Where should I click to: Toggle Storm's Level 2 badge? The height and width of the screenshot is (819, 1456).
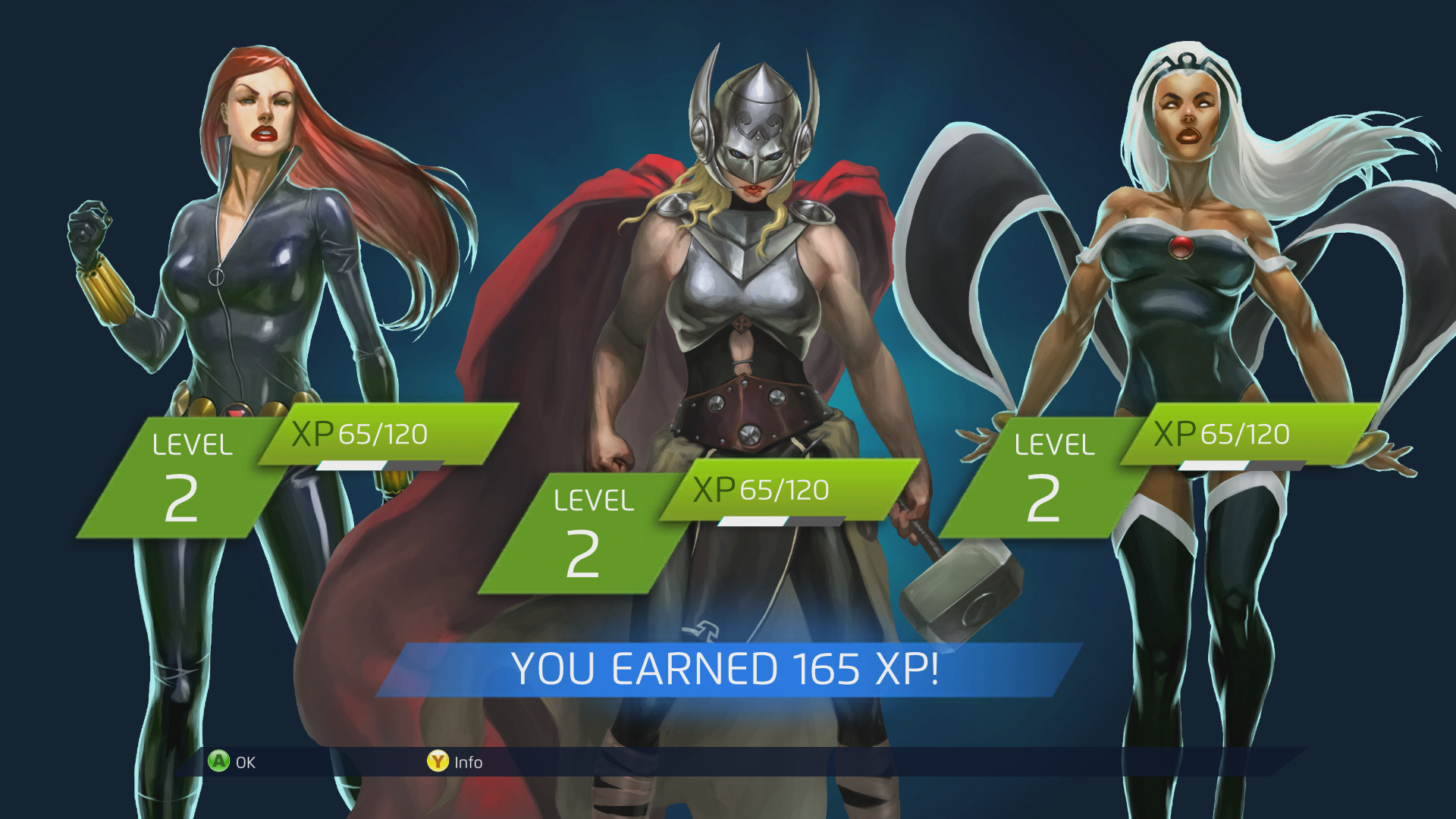(x=1050, y=474)
